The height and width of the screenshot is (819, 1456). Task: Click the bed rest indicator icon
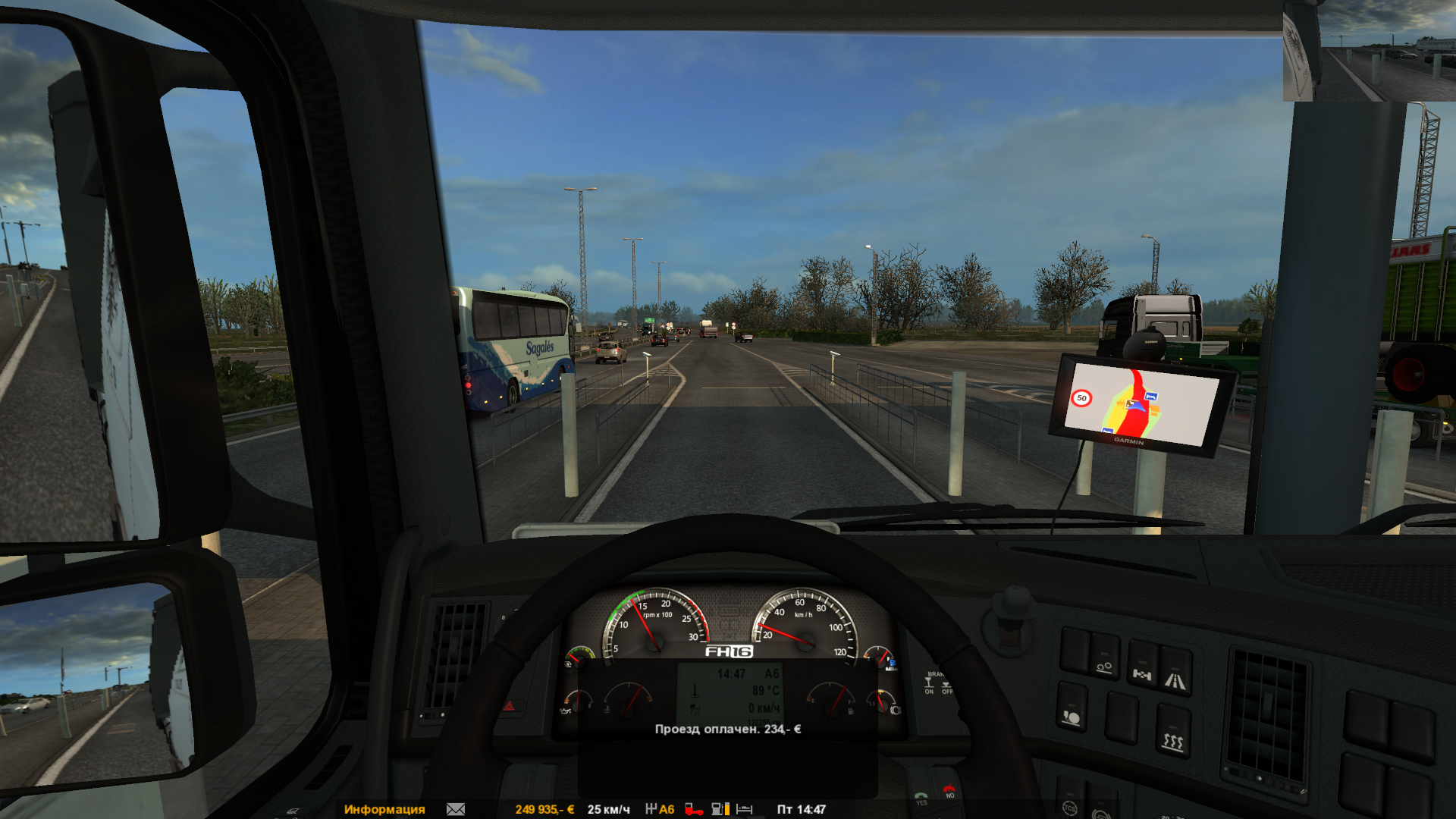pos(745,809)
